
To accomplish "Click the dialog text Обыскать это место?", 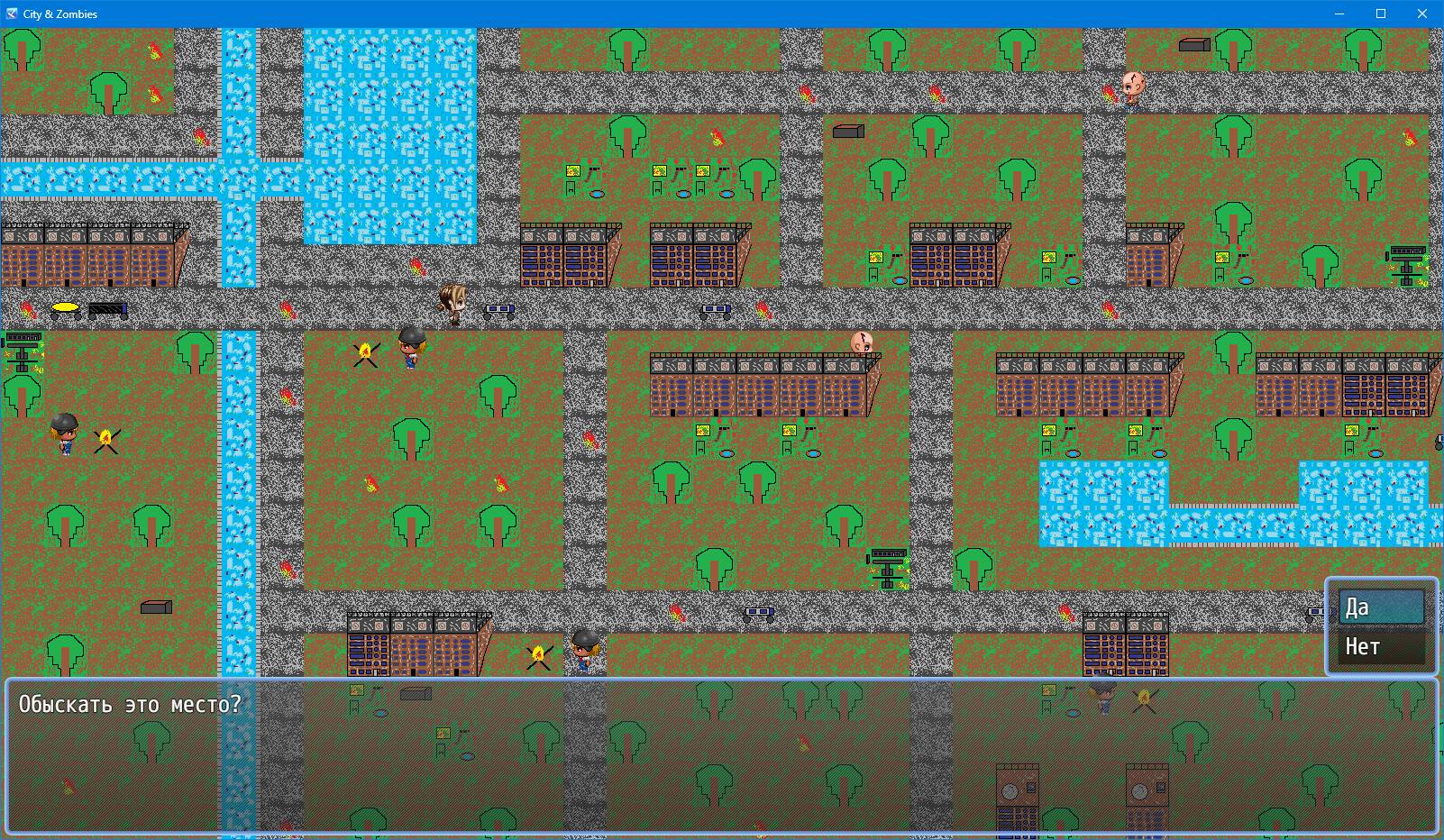I will (129, 704).
